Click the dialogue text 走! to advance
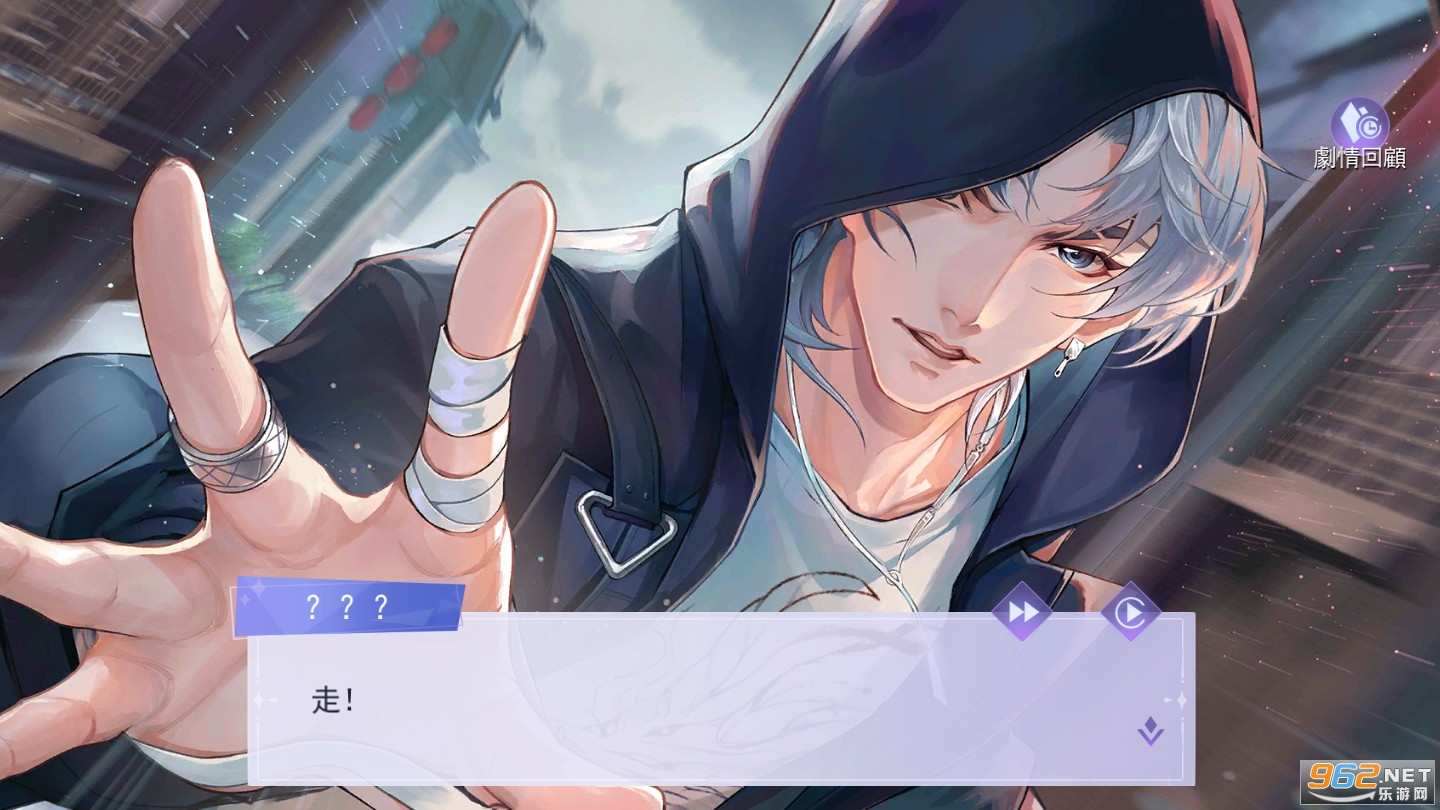 click(330, 702)
